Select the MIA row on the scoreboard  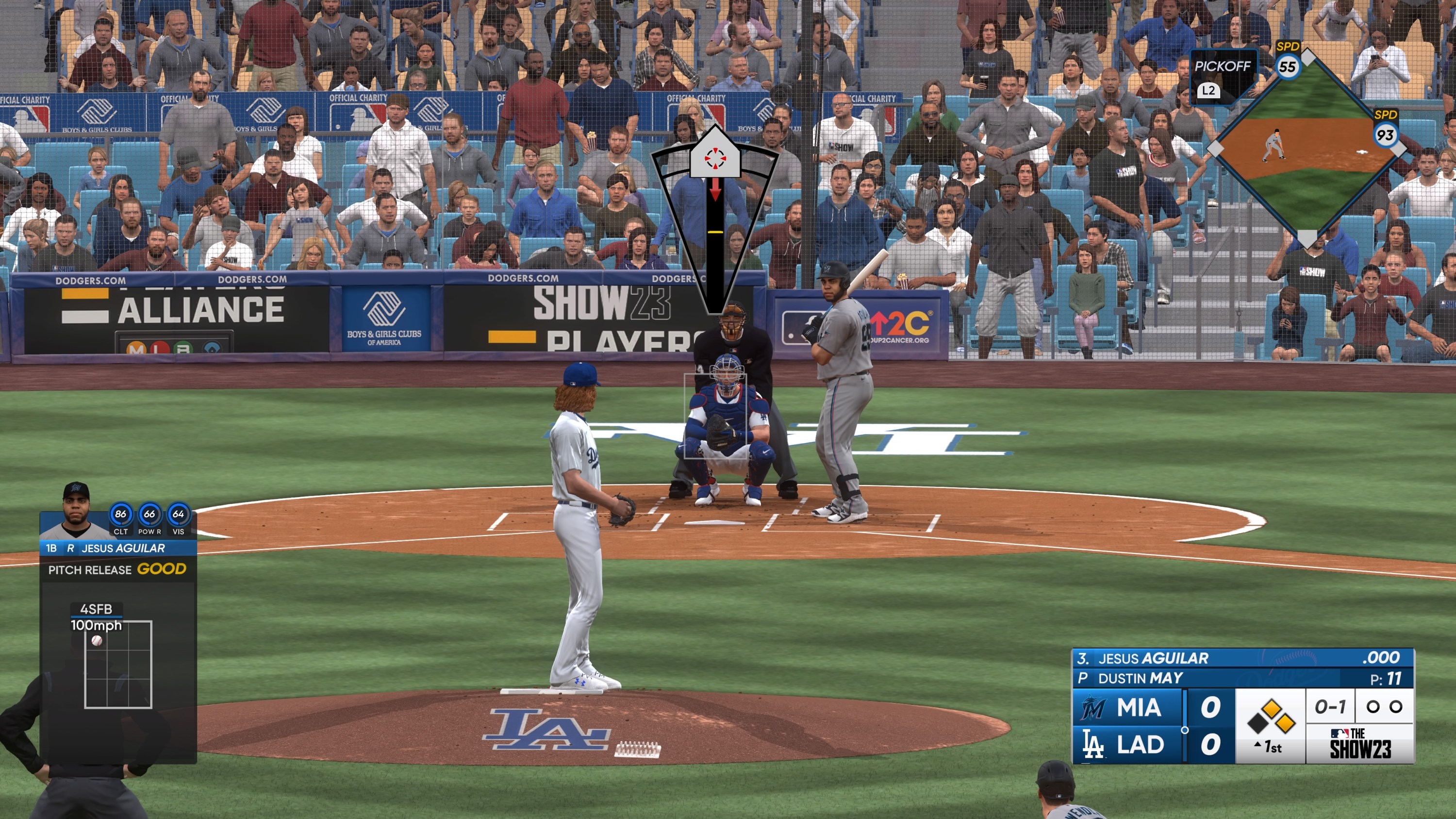1142,708
